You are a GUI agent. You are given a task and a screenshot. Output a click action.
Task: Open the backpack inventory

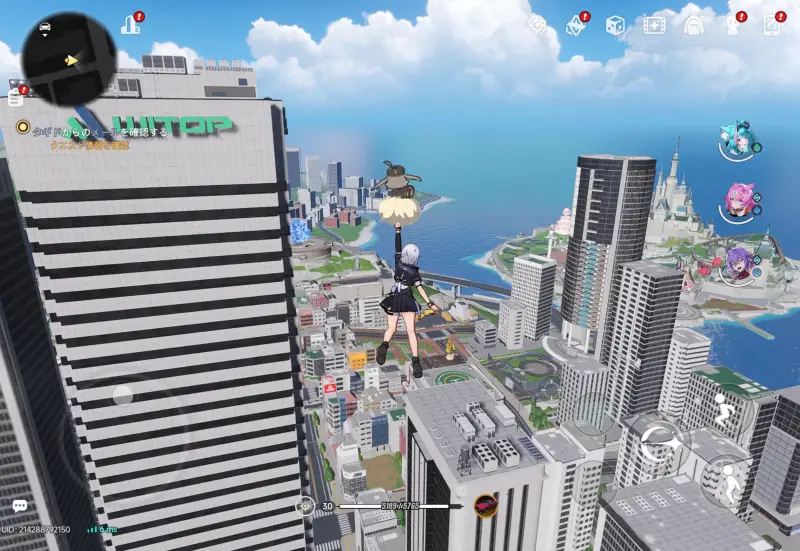pyautogui.click(x=694, y=24)
